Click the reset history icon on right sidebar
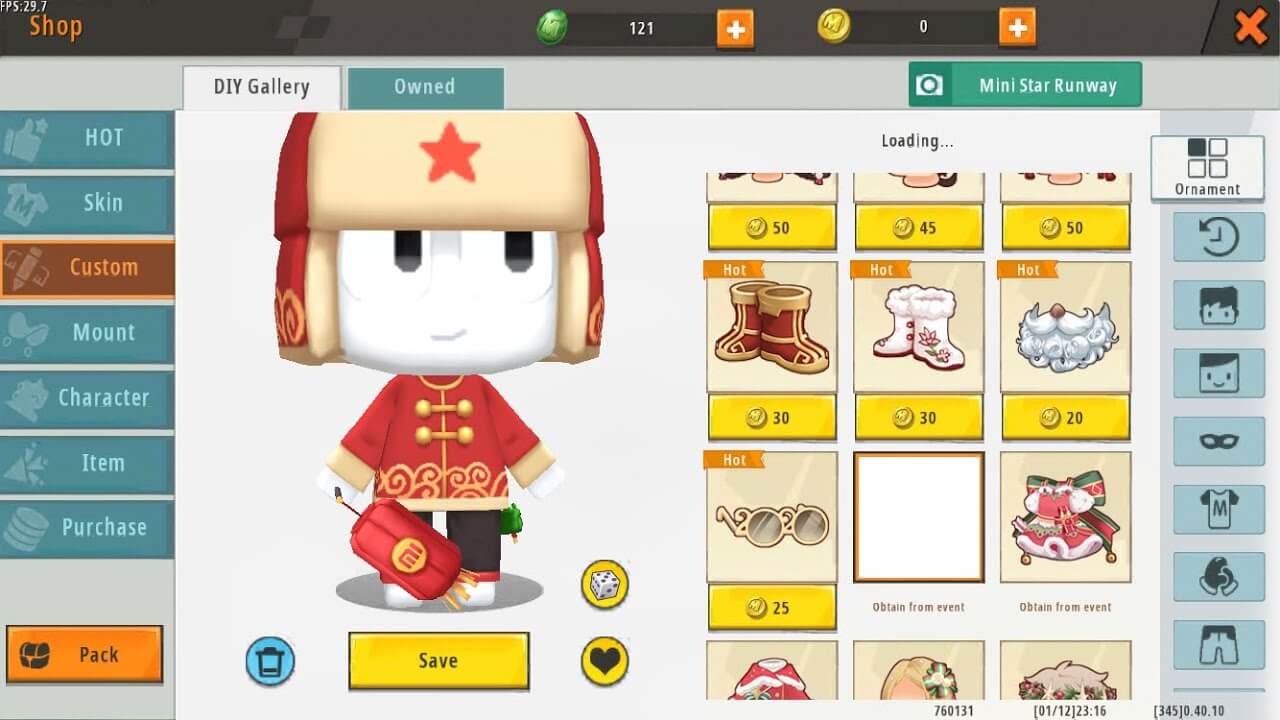 click(1218, 238)
